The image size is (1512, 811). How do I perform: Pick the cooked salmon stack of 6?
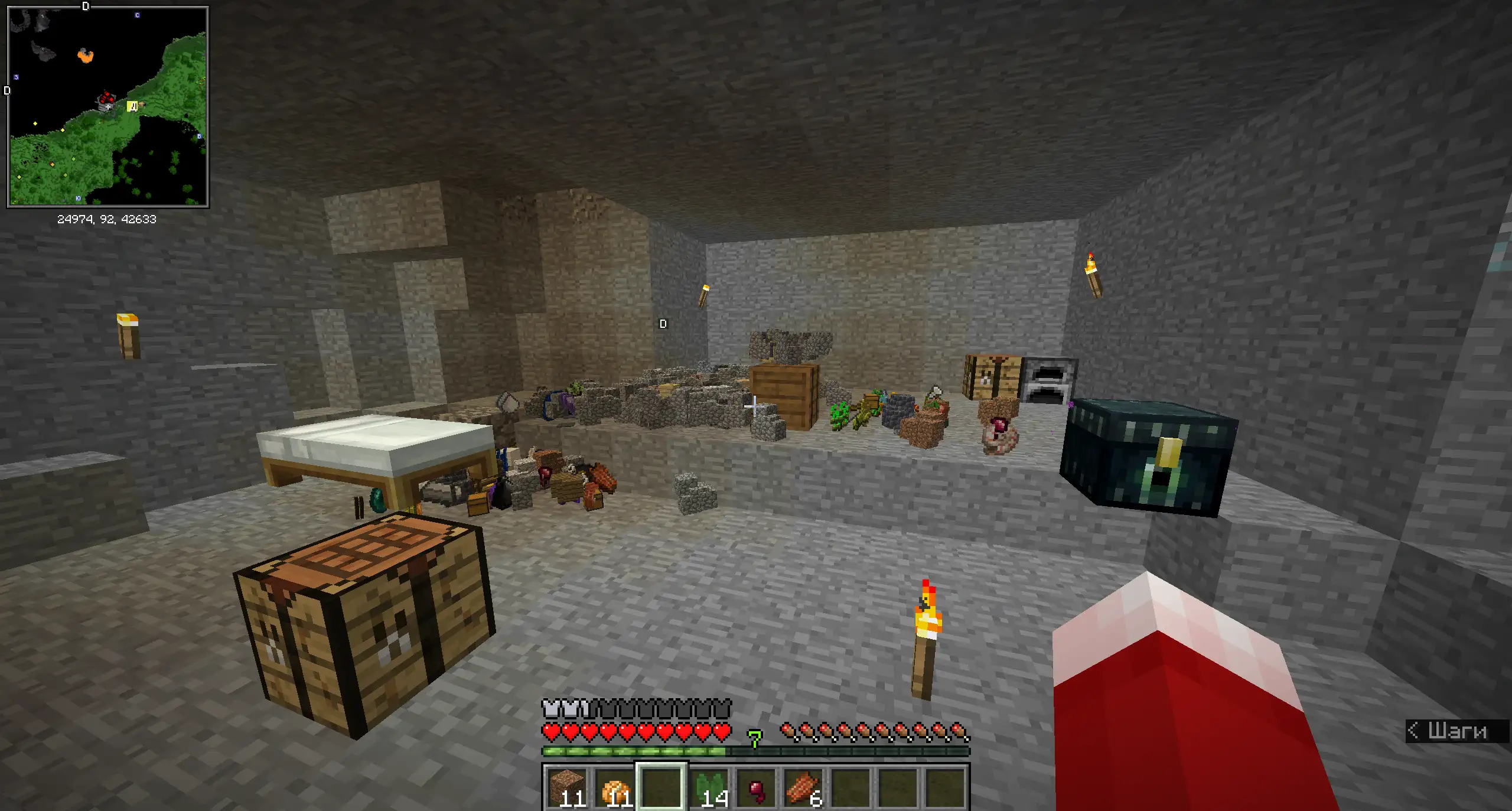(803, 787)
